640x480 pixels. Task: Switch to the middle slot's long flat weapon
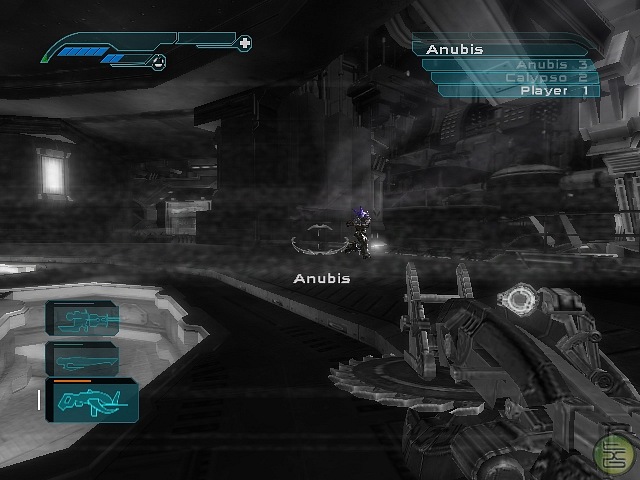click(81, 359)
